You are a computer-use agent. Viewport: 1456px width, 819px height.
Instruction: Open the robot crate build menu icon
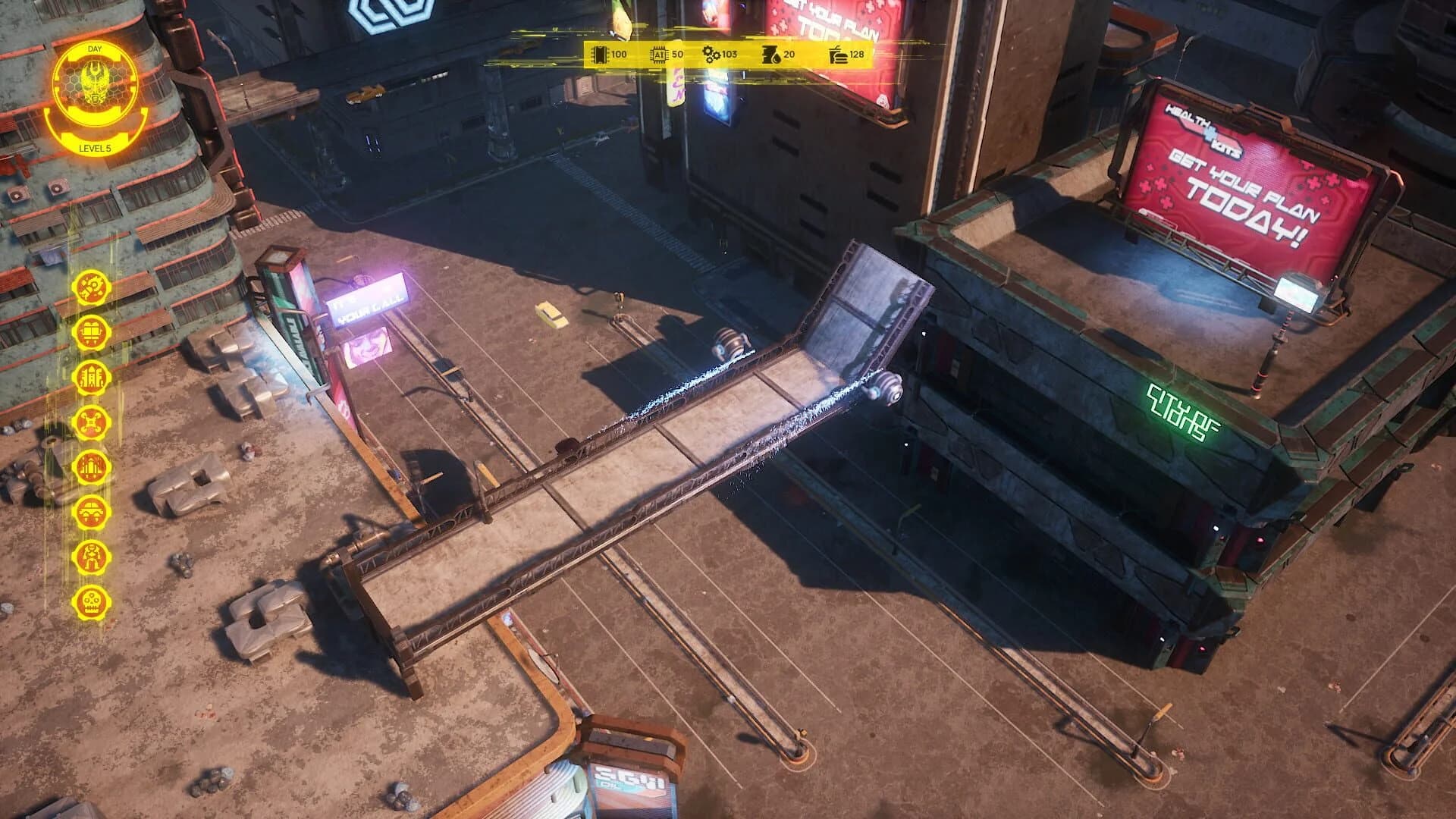pyautogui.click(x=91, y=331)
